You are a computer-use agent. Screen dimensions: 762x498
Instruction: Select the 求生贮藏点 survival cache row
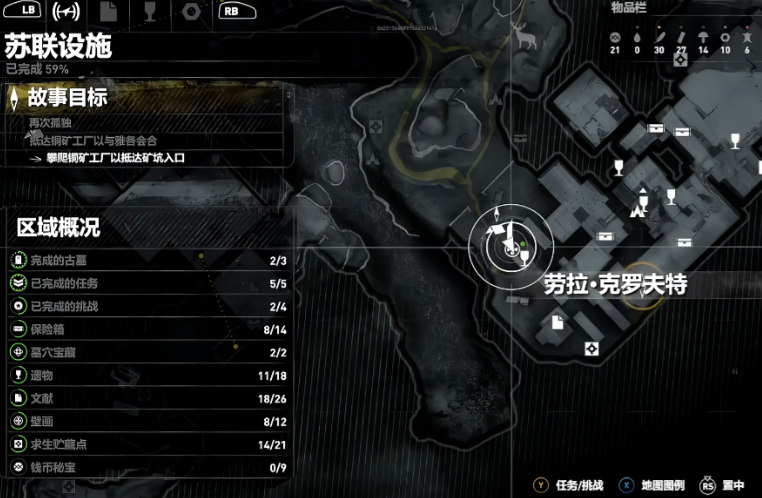pos(152,444)
